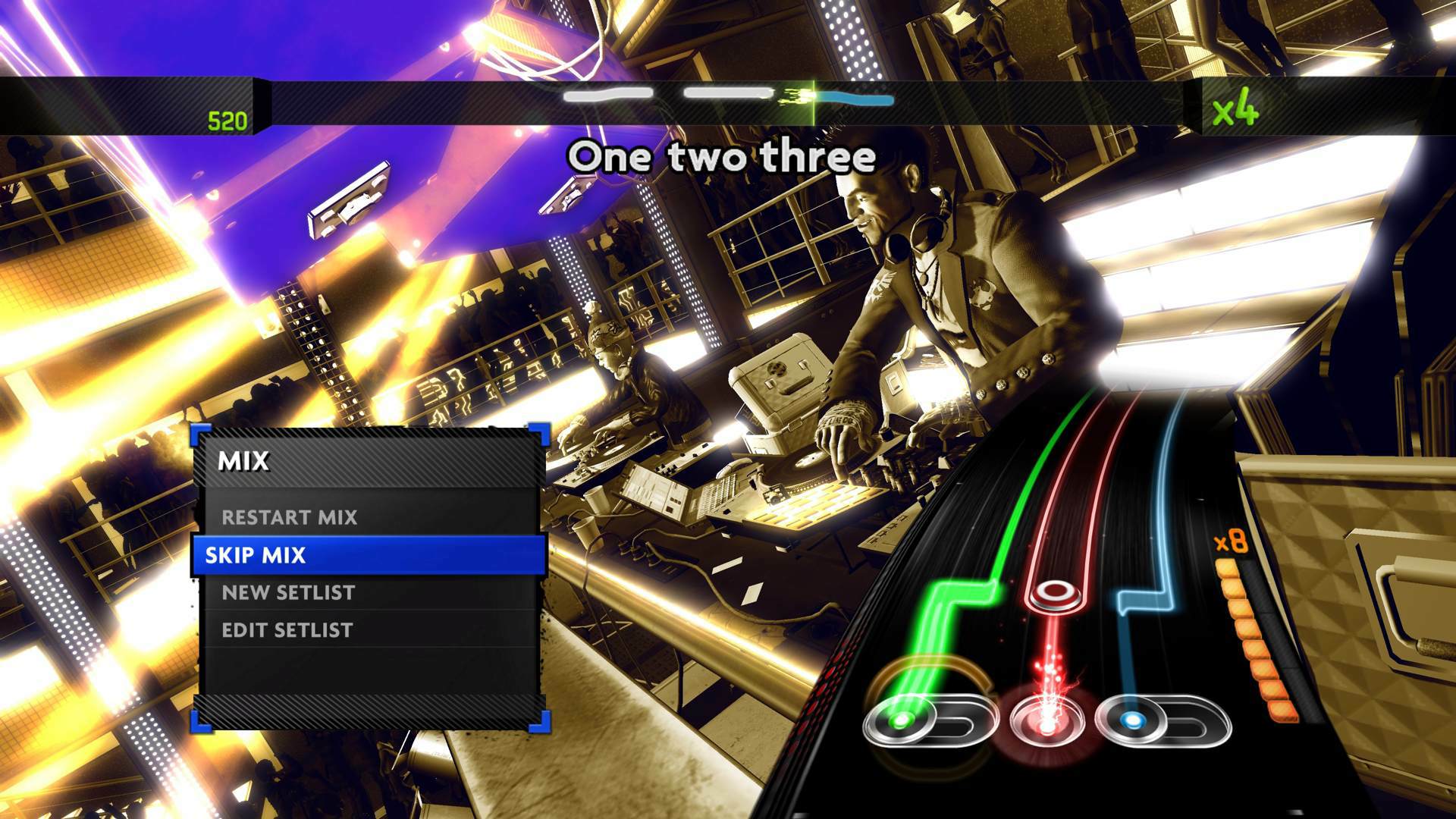This screenshot has width=1456, height=819.
Task: Click NEW SETLIST in the pause menu
Action: tap(286, 592)
